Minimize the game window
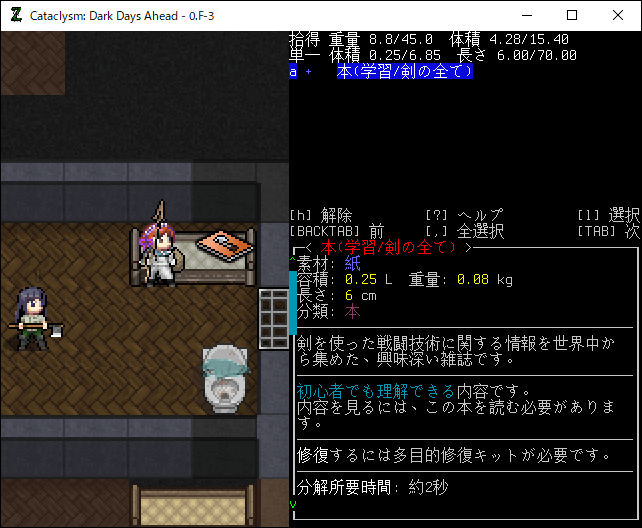This screenshot has width=642, height=528. [x=526, y=15]
